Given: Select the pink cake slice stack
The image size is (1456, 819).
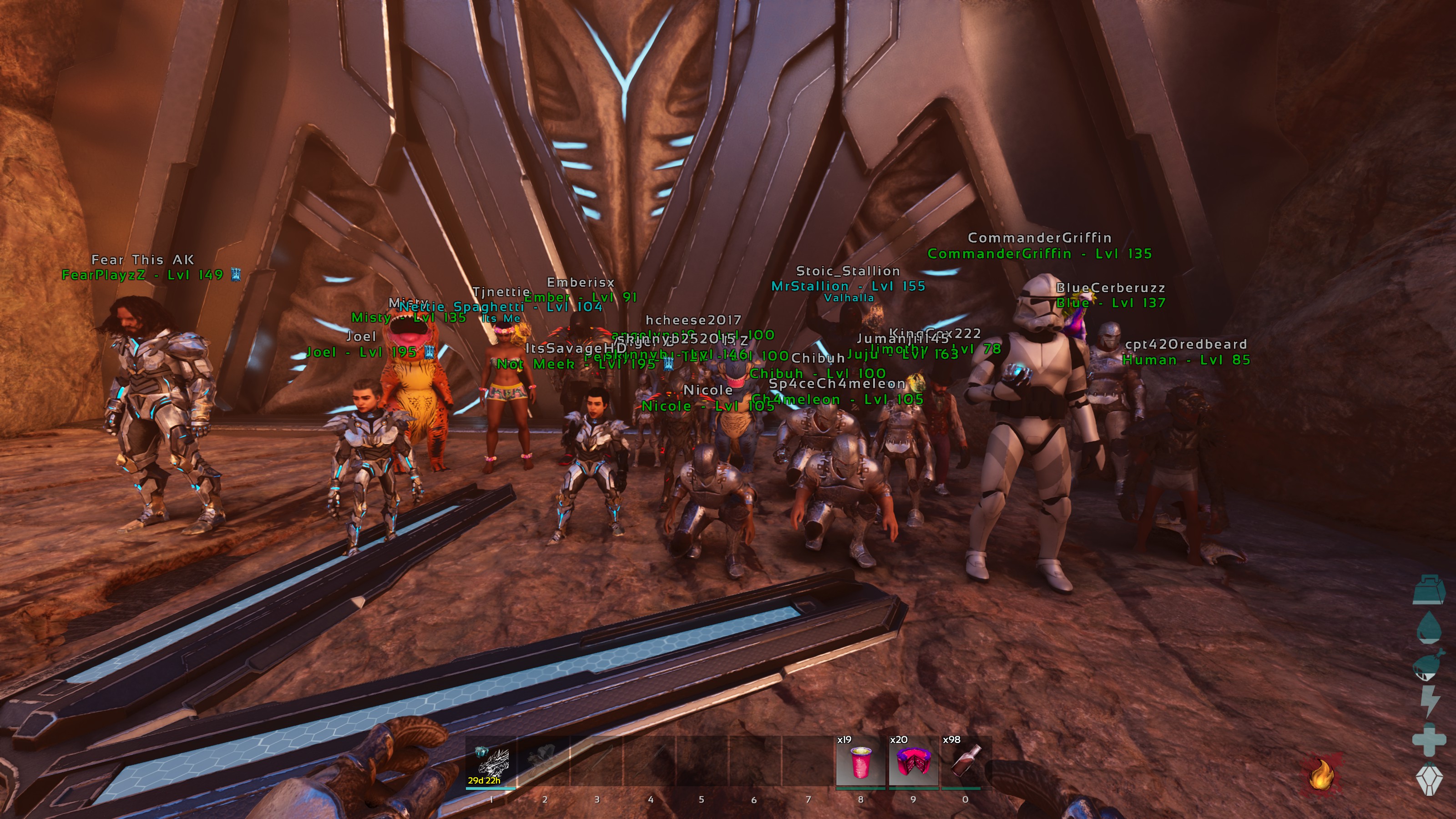Looking at the screenshot, I should (913, 761).
